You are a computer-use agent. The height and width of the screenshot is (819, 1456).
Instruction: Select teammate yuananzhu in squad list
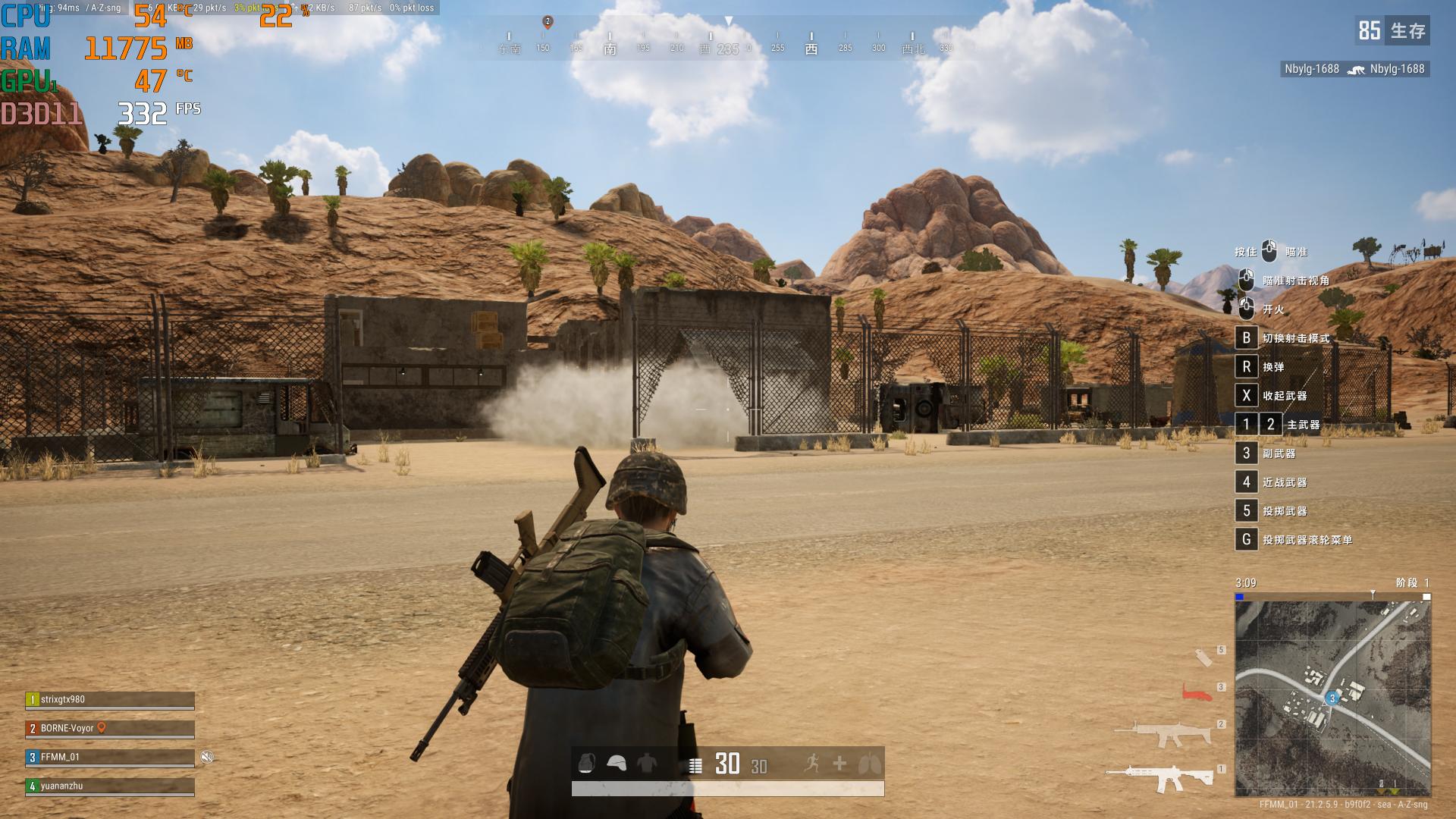110,786
